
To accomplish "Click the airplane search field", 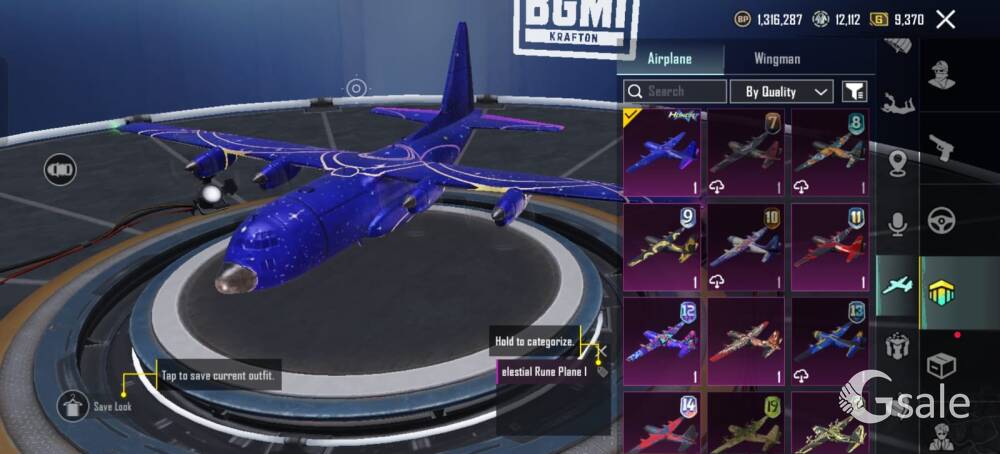I will pyautogui.click(x=676, y=91).
